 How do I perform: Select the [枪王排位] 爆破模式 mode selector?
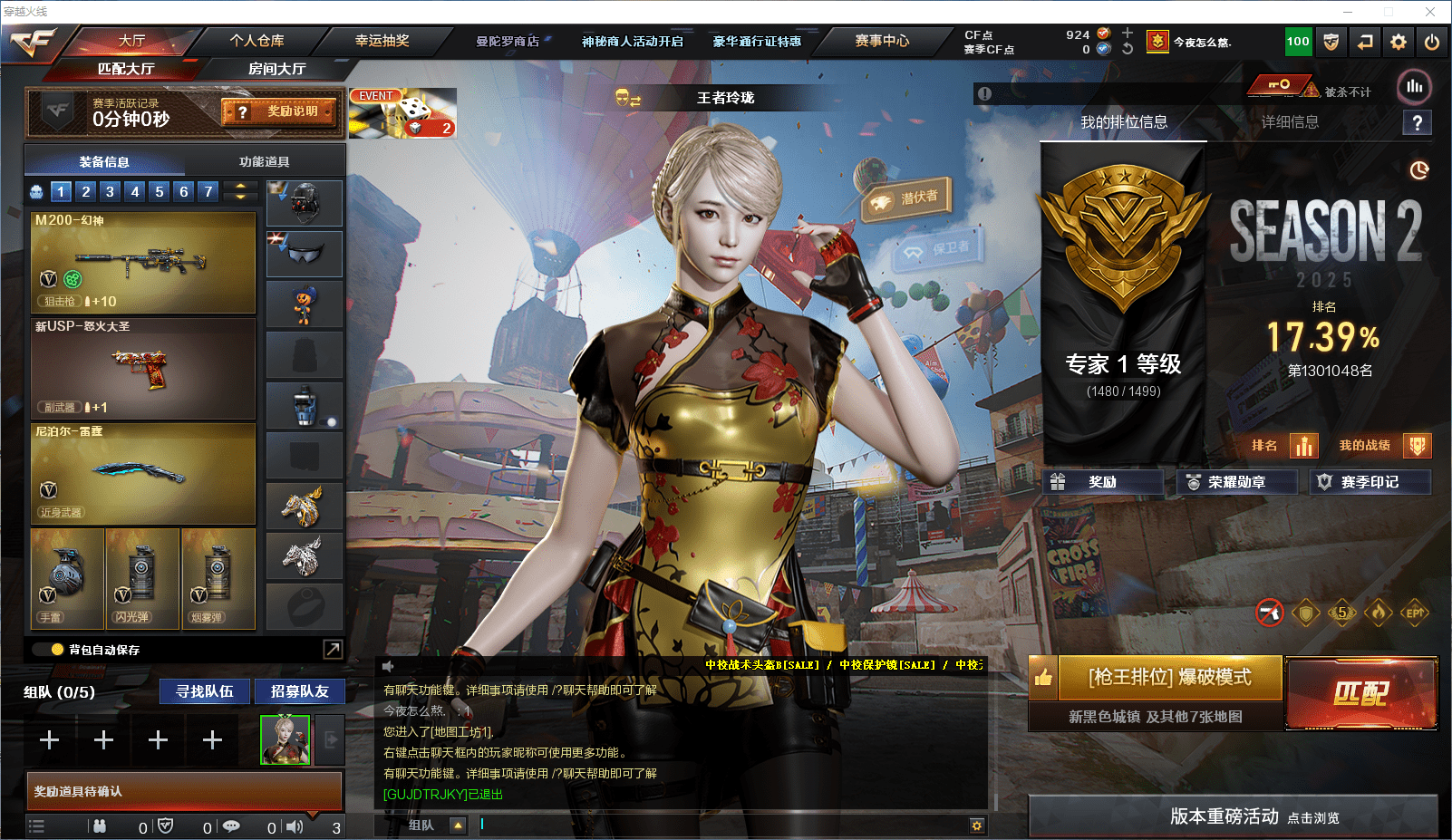point(1169,678)
